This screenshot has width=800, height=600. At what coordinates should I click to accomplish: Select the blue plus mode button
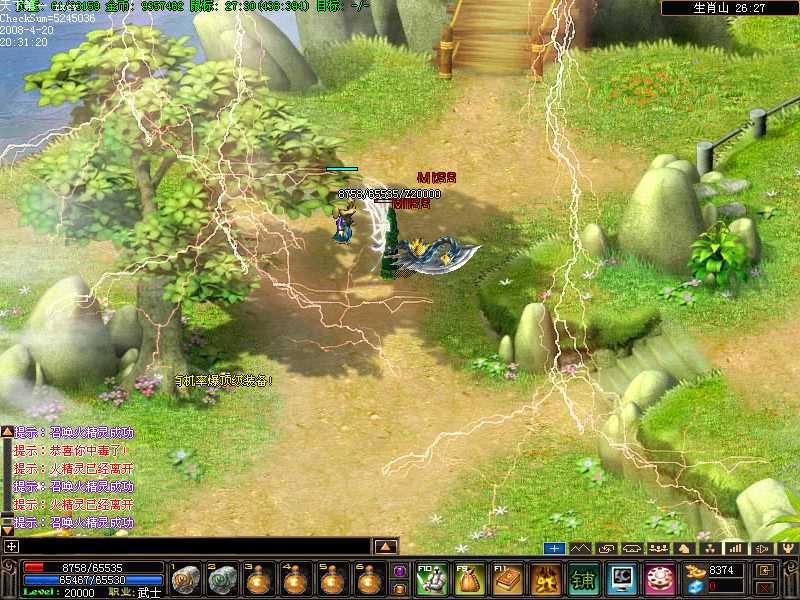click(555, 548)
